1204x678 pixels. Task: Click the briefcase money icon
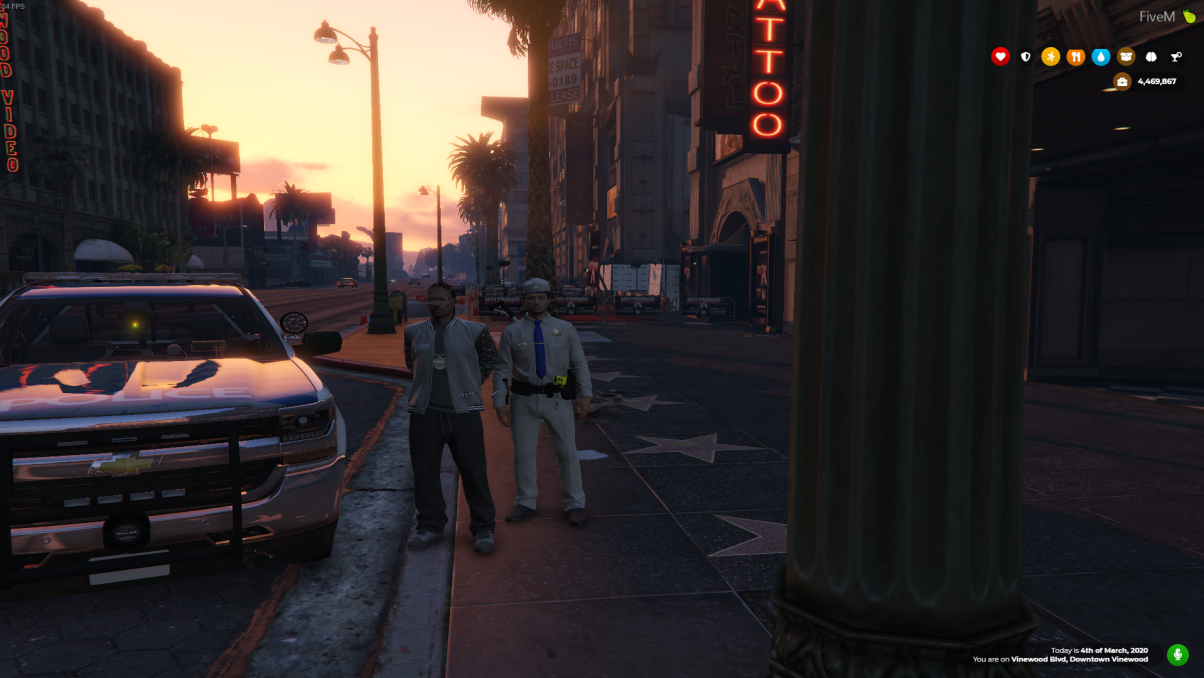pos(1122,82)
